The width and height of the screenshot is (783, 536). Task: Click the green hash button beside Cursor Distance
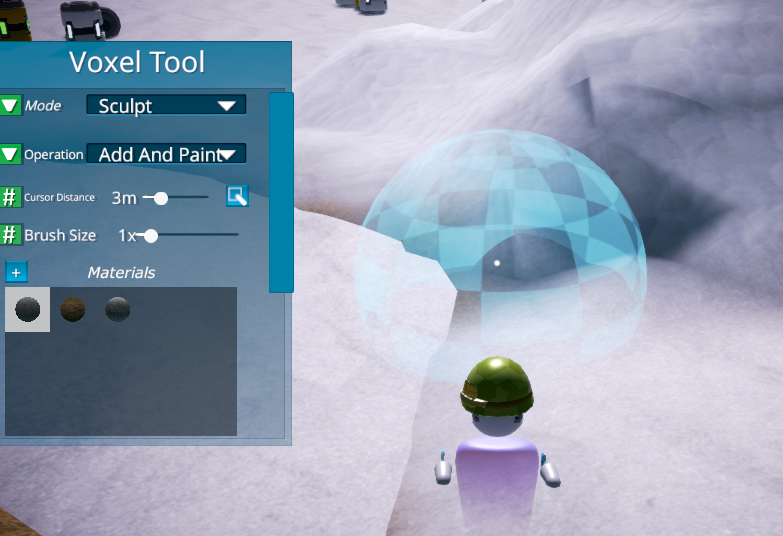(10, 197)
